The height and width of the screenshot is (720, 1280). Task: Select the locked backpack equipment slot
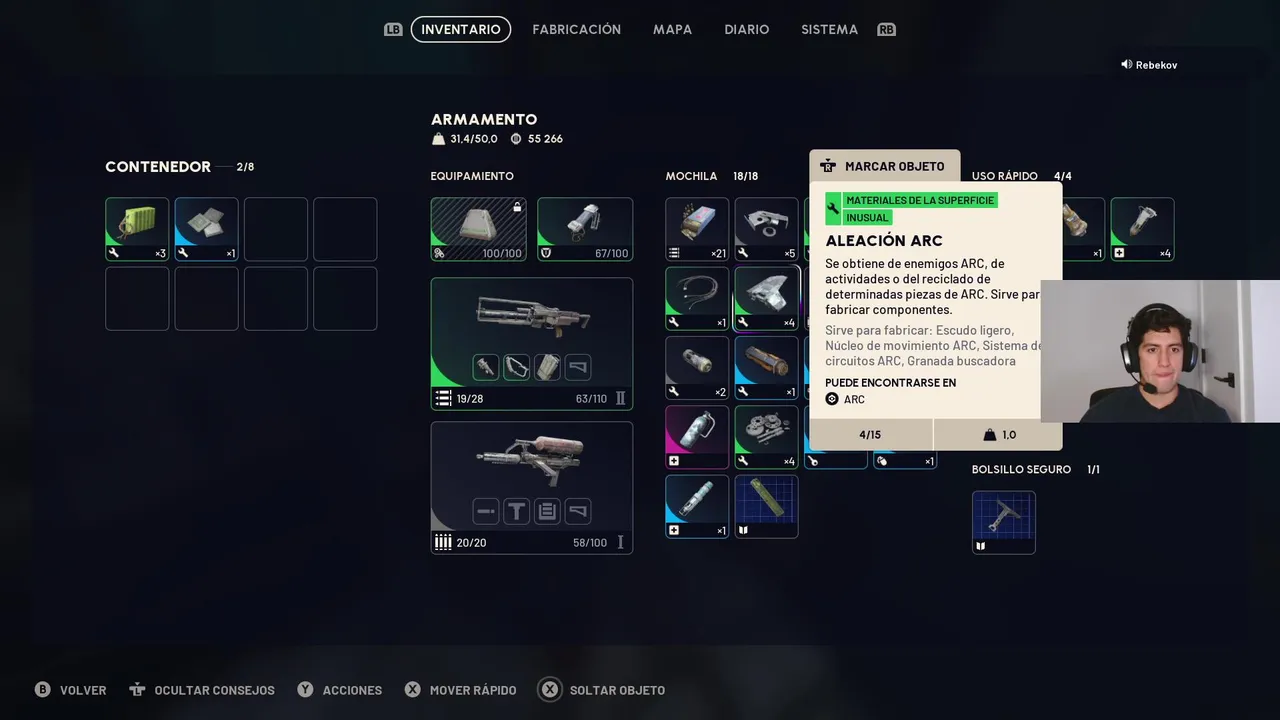point(478,229)
